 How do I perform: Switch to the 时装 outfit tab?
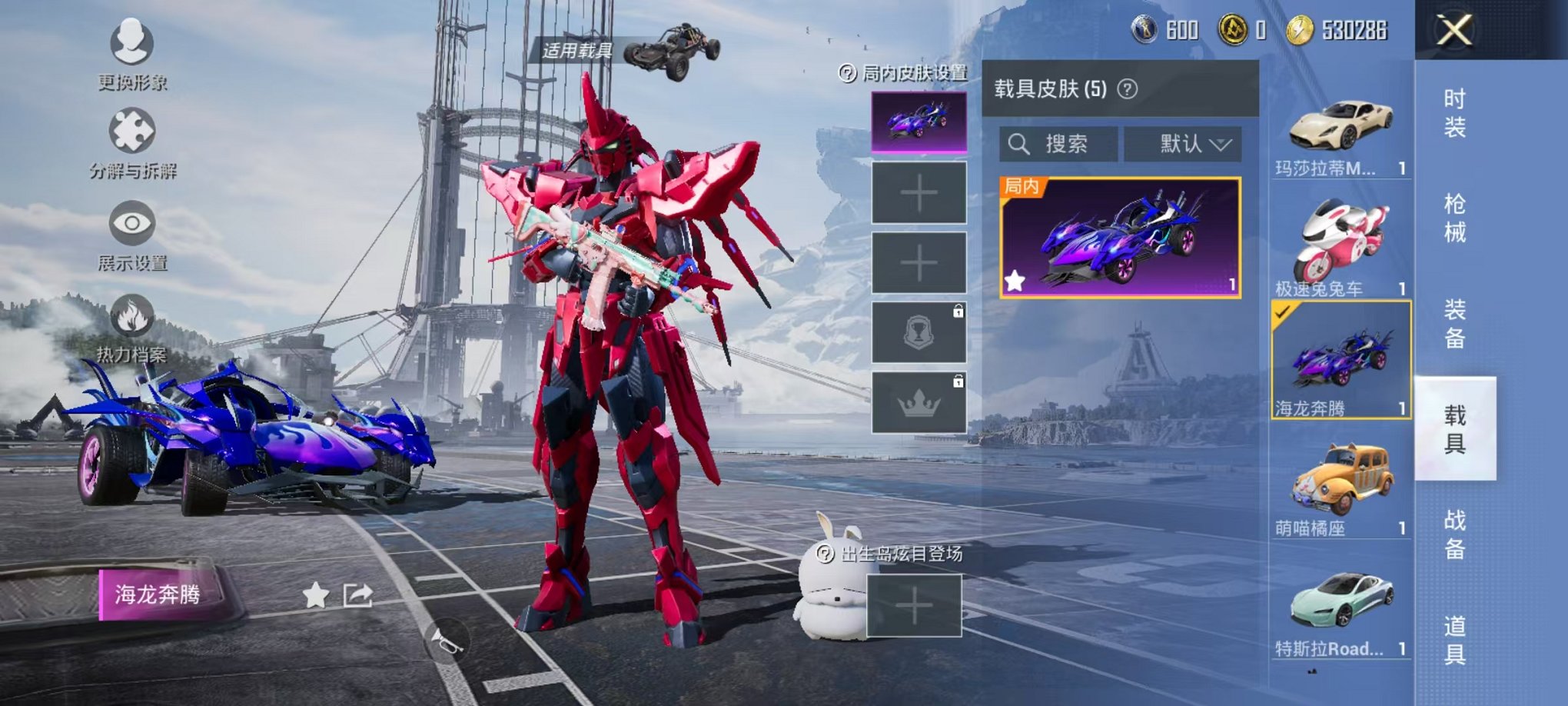[1454, 113]
